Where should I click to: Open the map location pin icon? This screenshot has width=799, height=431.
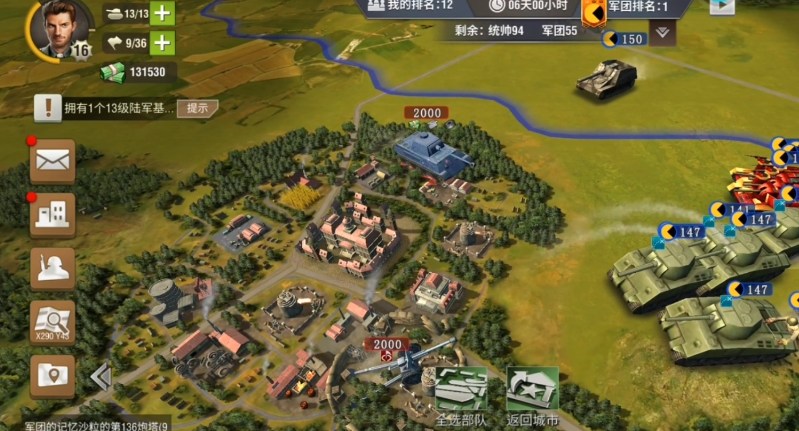[52, 376]
